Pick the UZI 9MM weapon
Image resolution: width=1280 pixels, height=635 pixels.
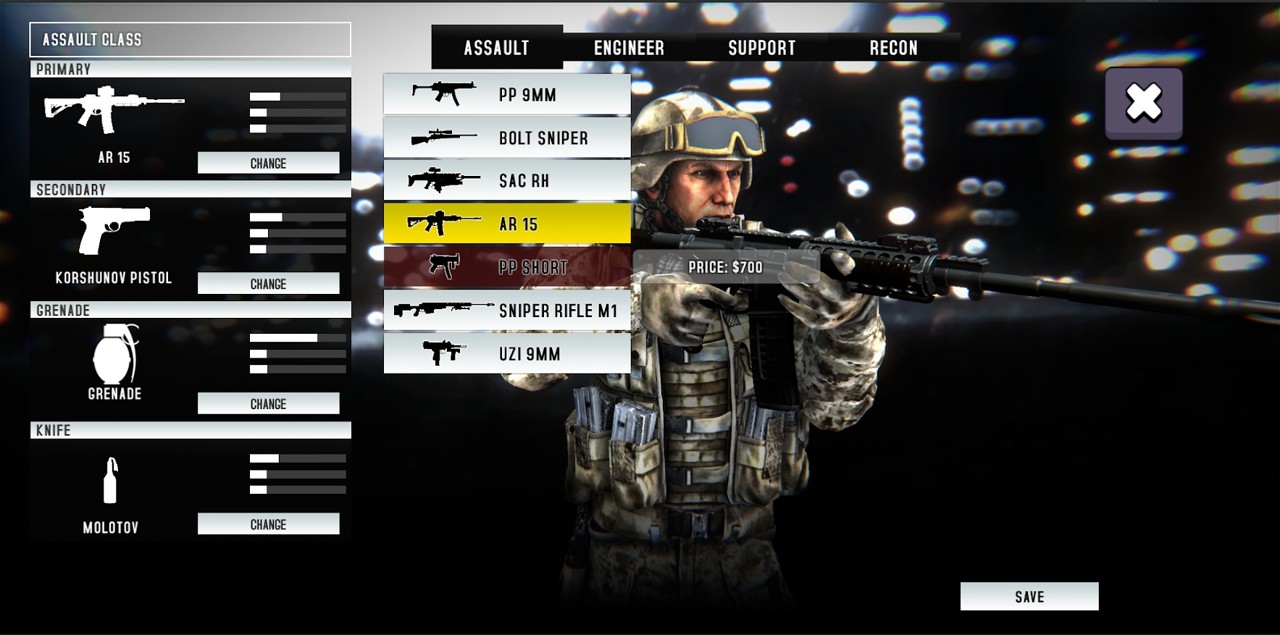pos(507,353)
